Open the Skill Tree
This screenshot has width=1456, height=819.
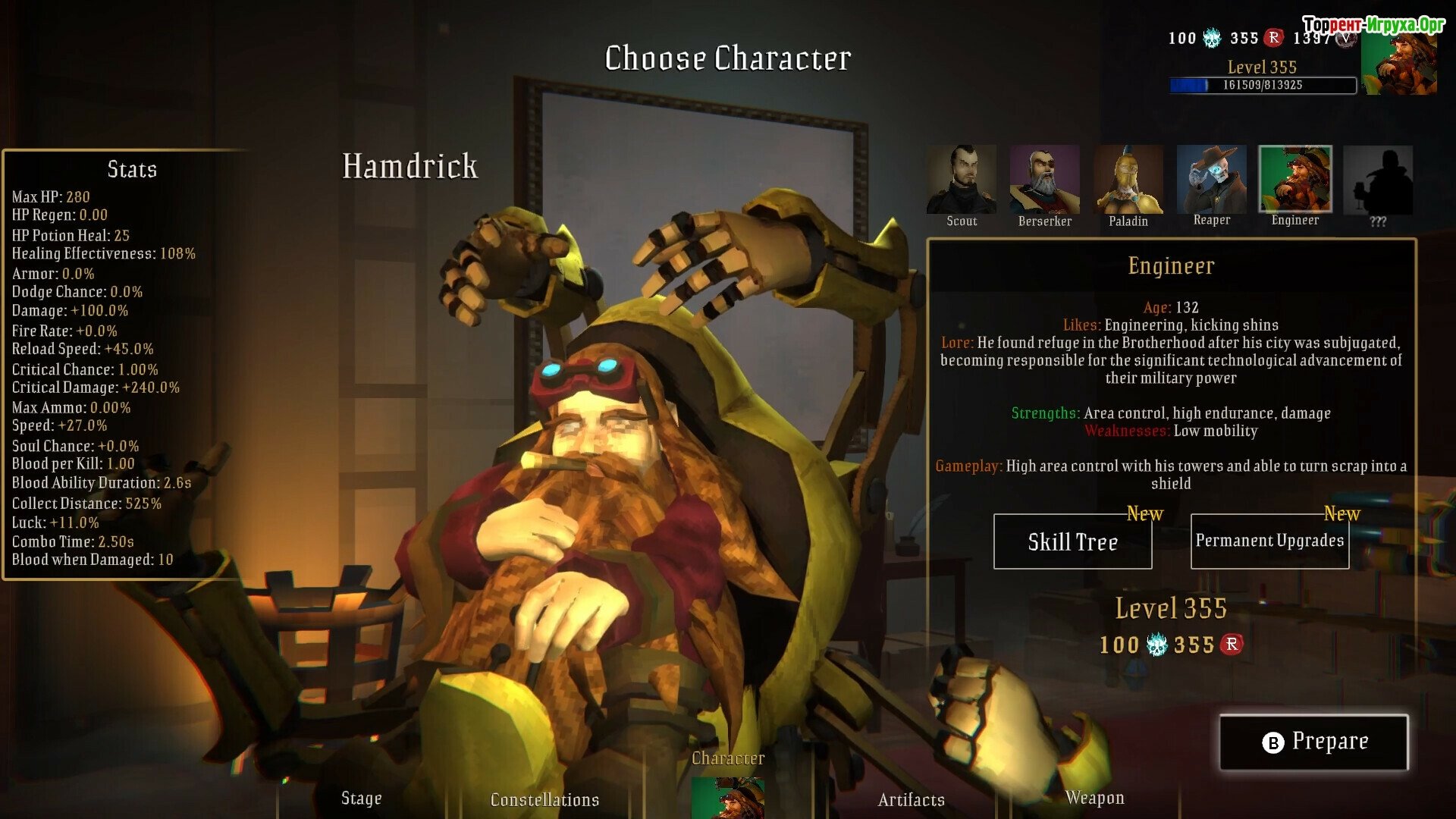(1072, 541)
